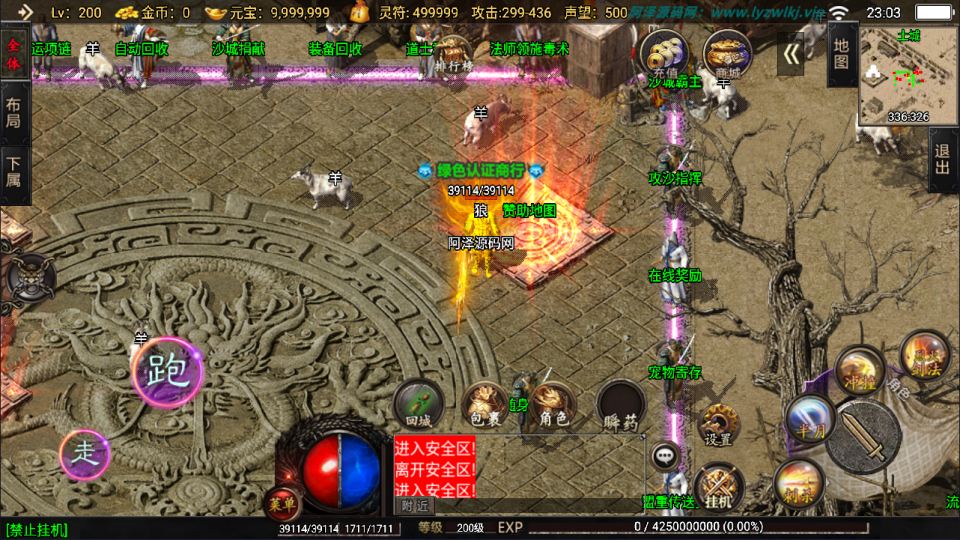Cast the 半月 half-moon skill

tap(808, 416)
